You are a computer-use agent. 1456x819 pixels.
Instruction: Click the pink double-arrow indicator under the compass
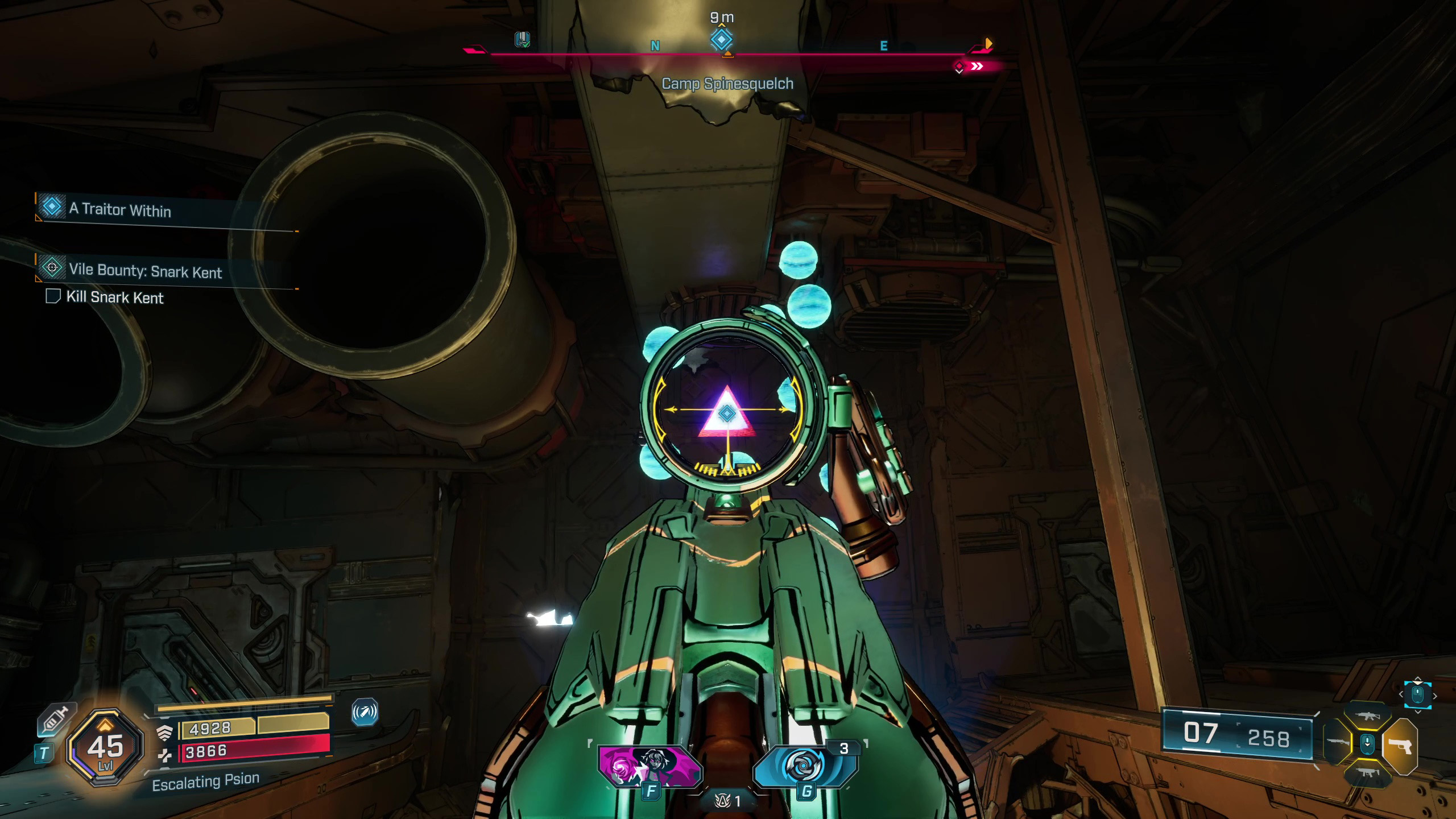[977, 67]
